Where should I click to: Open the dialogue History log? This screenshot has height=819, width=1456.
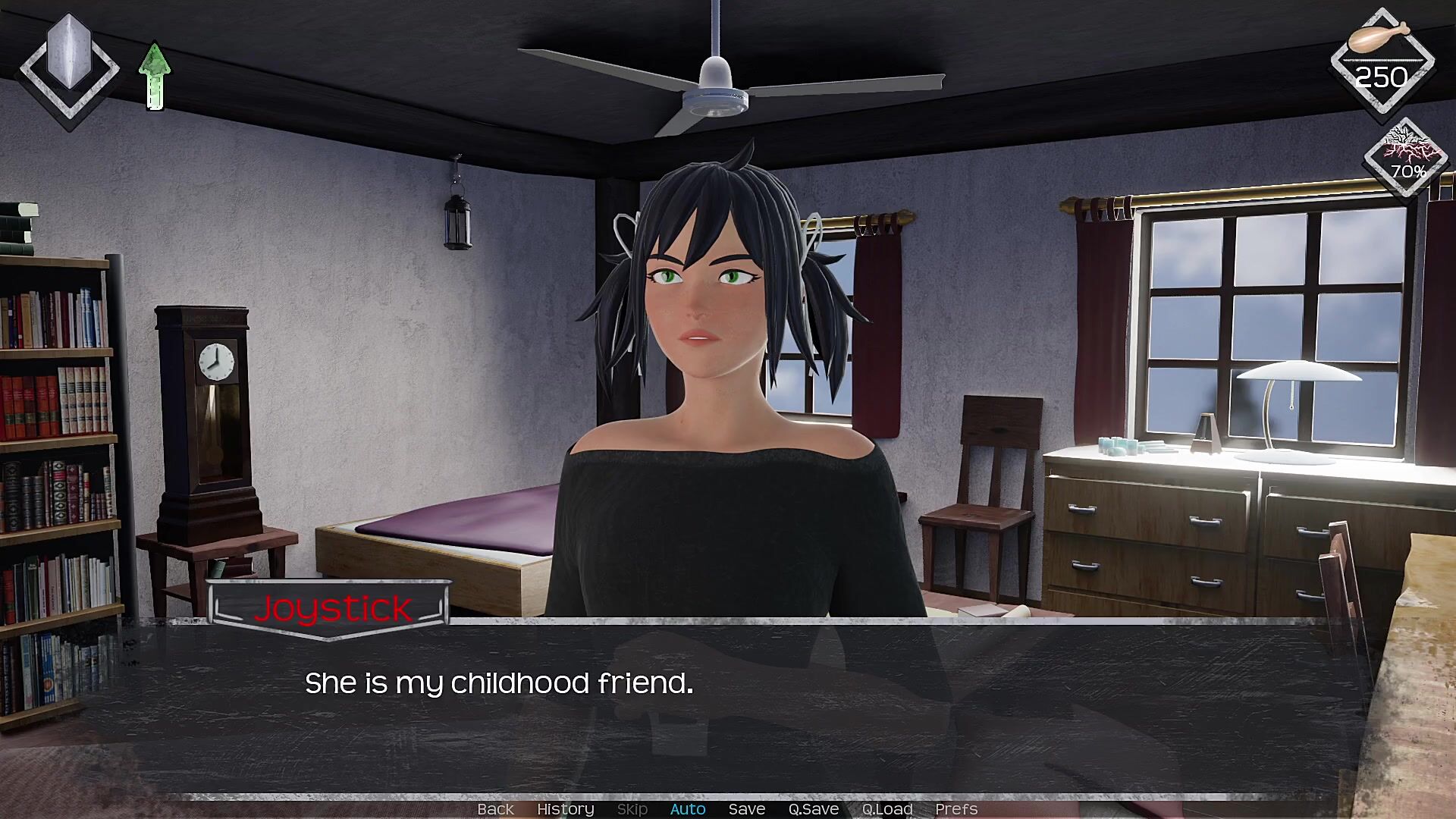[565, 809]
